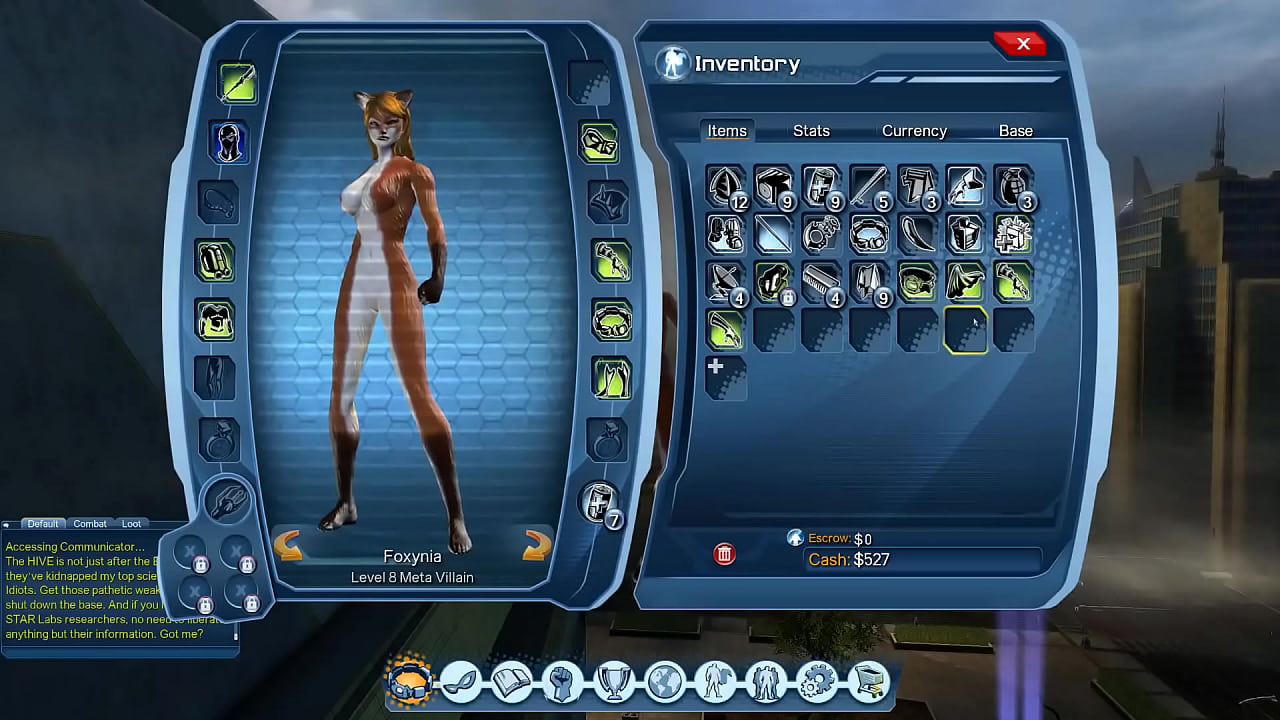The height and width of the screenshot is (720, 1280).
Task: Click the red trash delete icon in Inventory
Action: [724, 553]
